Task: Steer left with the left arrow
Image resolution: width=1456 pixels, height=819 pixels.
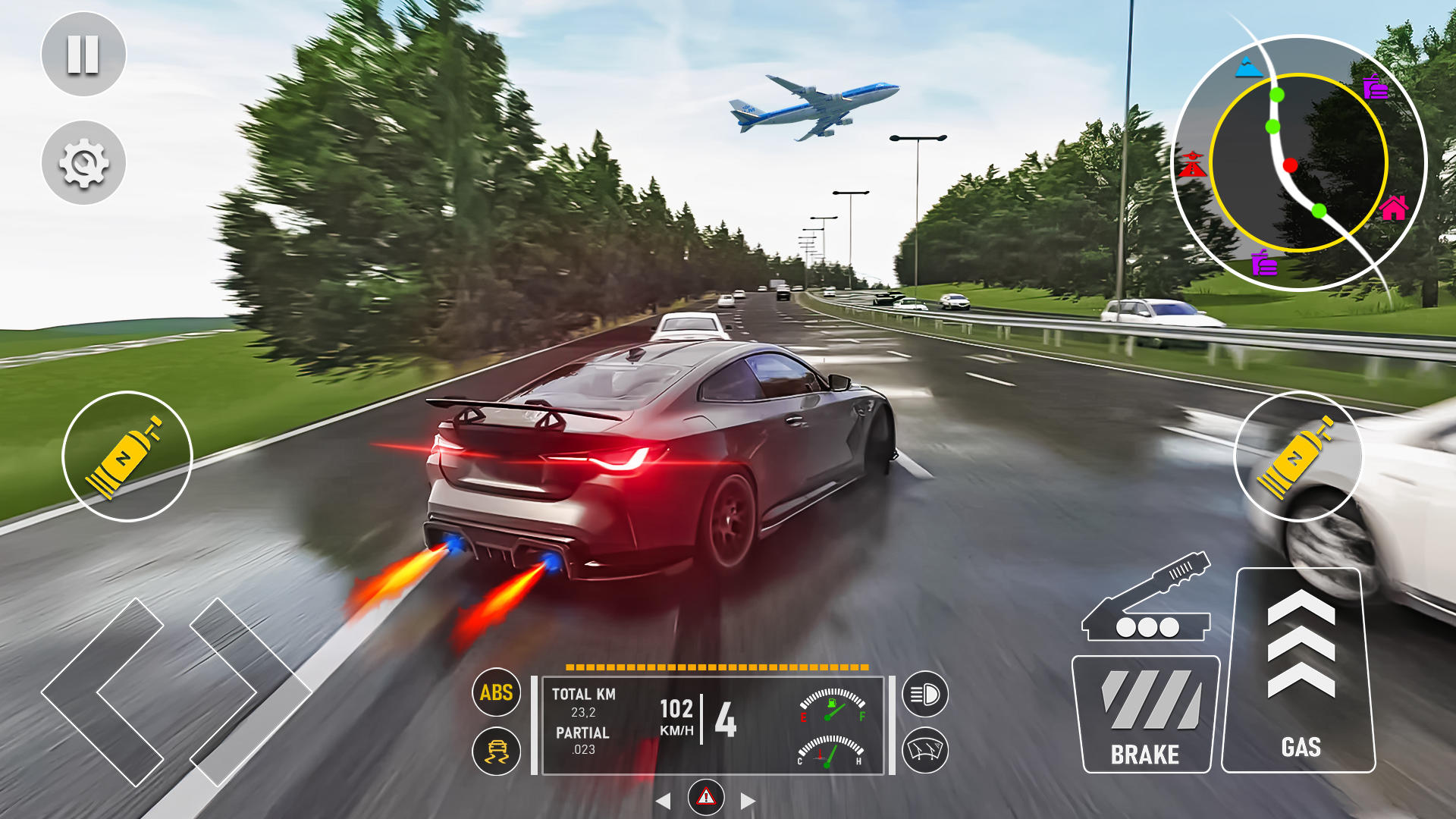Action: pyautogui.click(x=102, y=692)
